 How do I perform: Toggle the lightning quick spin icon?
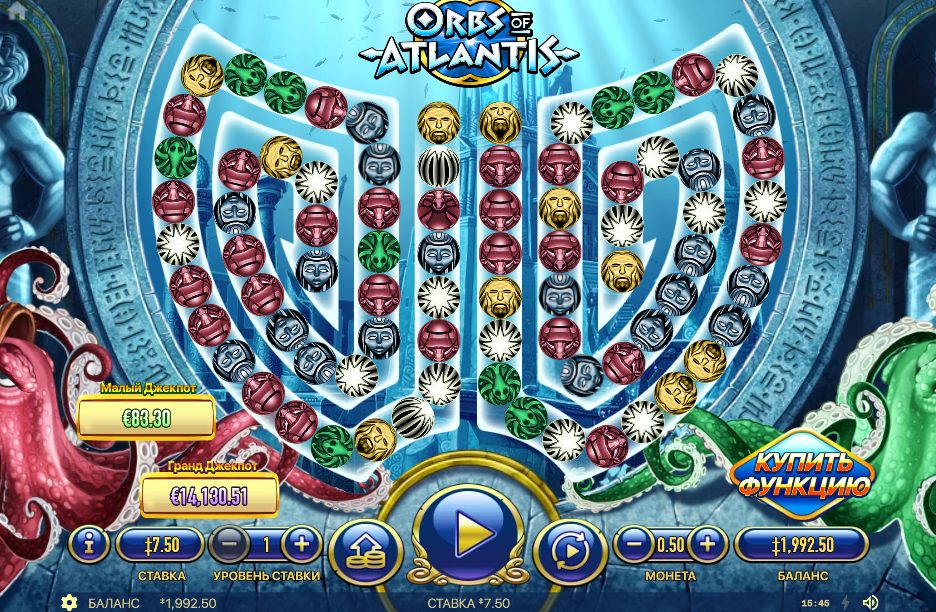point(845,602)
